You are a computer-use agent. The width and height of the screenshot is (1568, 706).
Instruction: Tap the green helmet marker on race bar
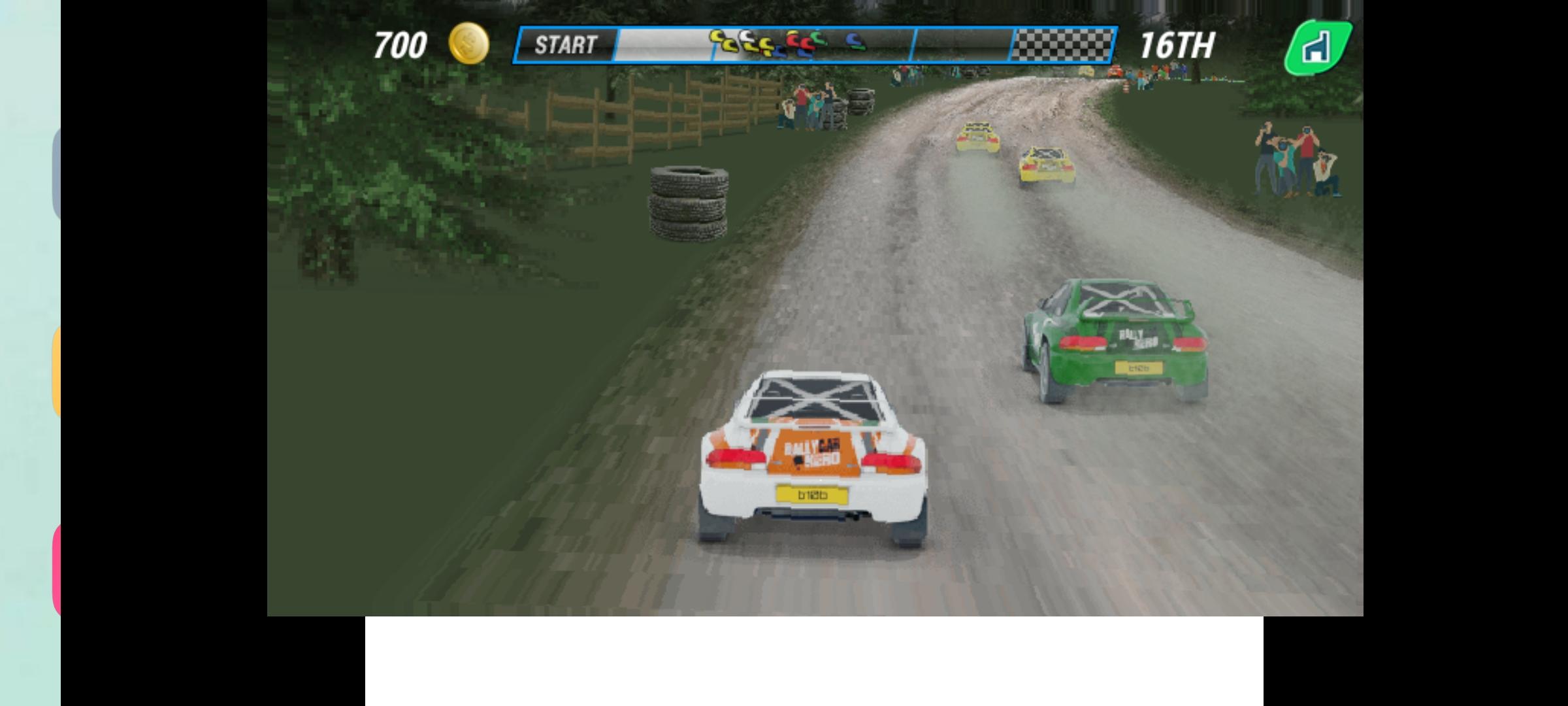tap(817, 38)
